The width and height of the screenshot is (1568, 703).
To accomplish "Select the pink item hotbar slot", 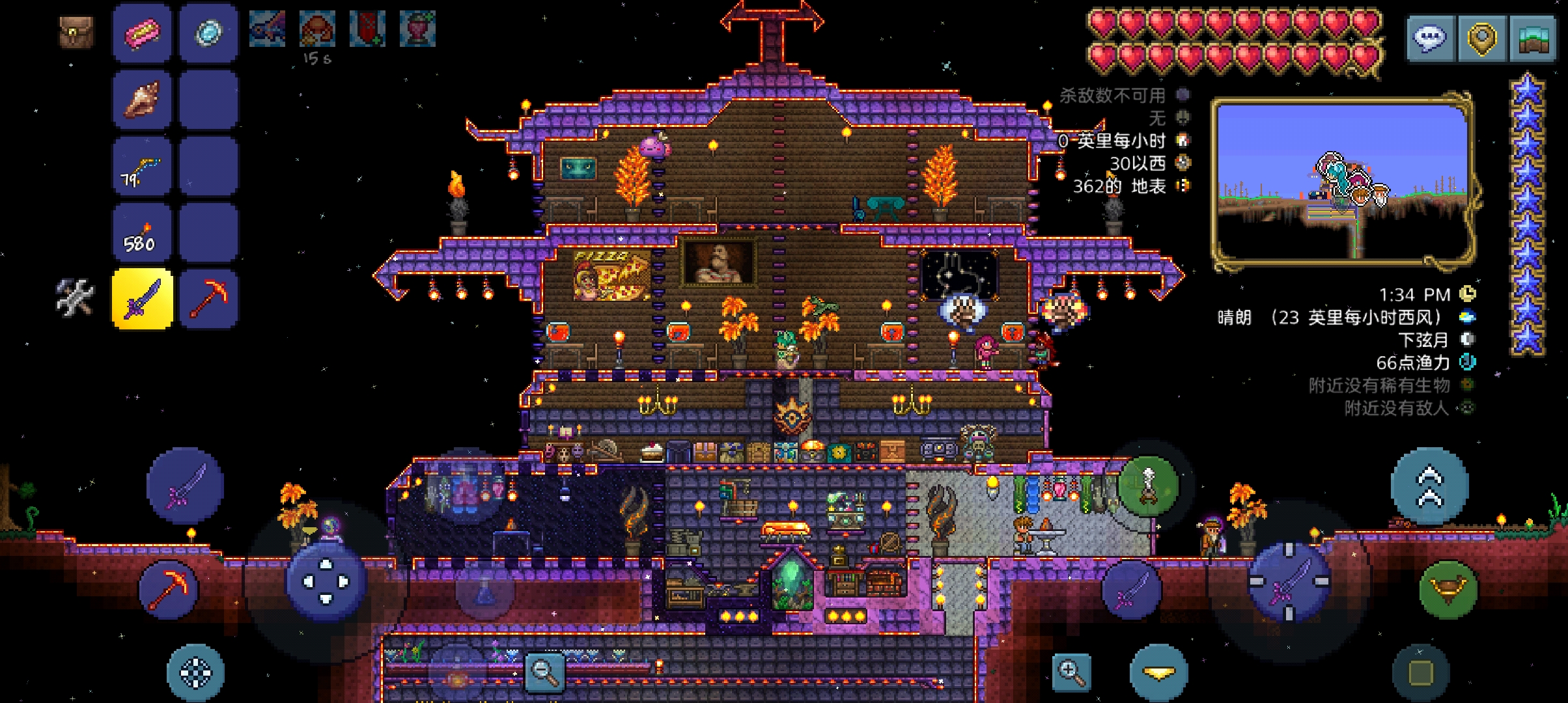I will (x=142, y=33).
